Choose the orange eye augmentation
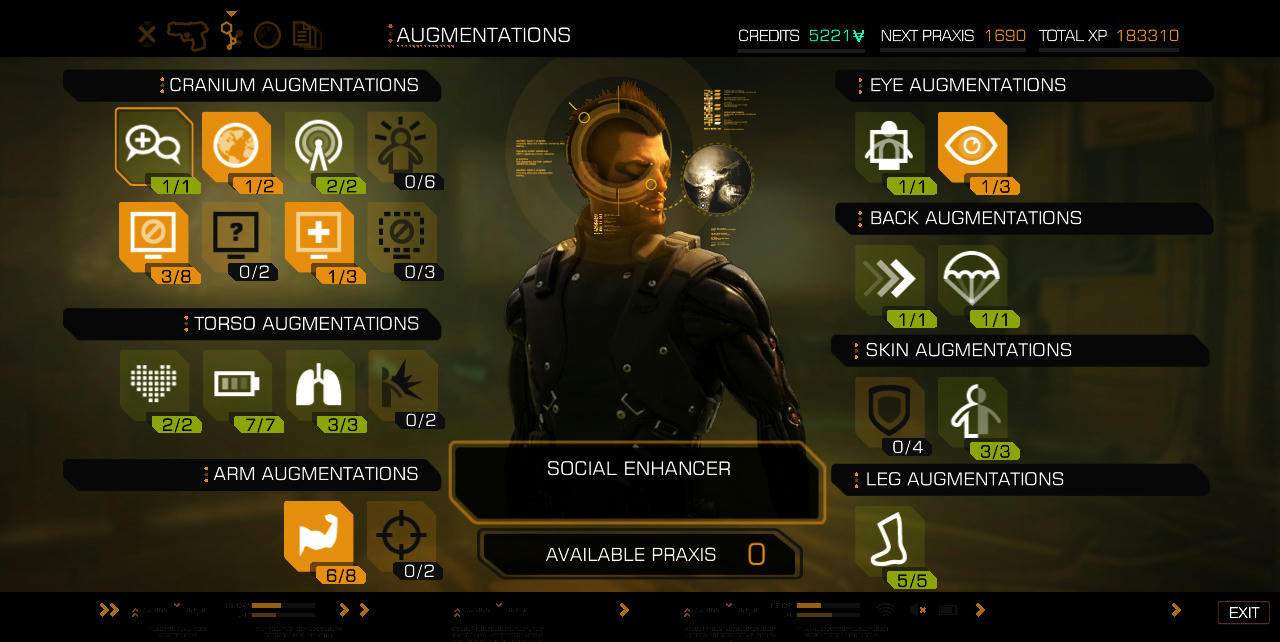This screenshot has width=1280, height=642. tap(972, 147)
